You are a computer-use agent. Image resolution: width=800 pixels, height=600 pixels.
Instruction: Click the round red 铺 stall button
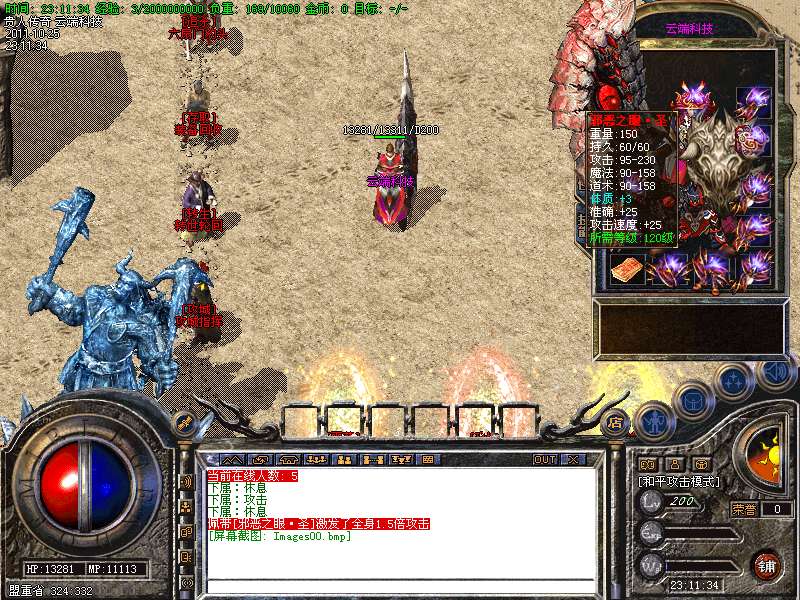767,565
